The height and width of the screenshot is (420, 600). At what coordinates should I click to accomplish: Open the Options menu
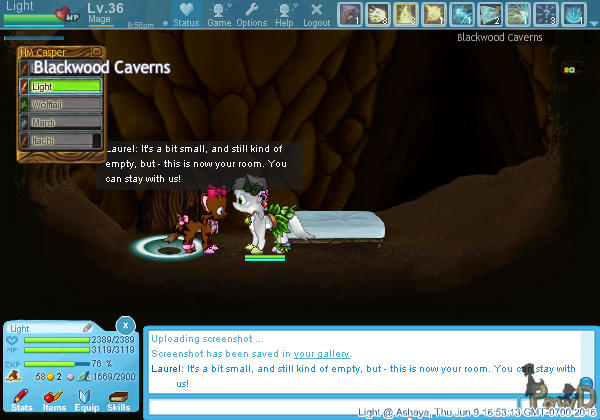coord(251,14)
